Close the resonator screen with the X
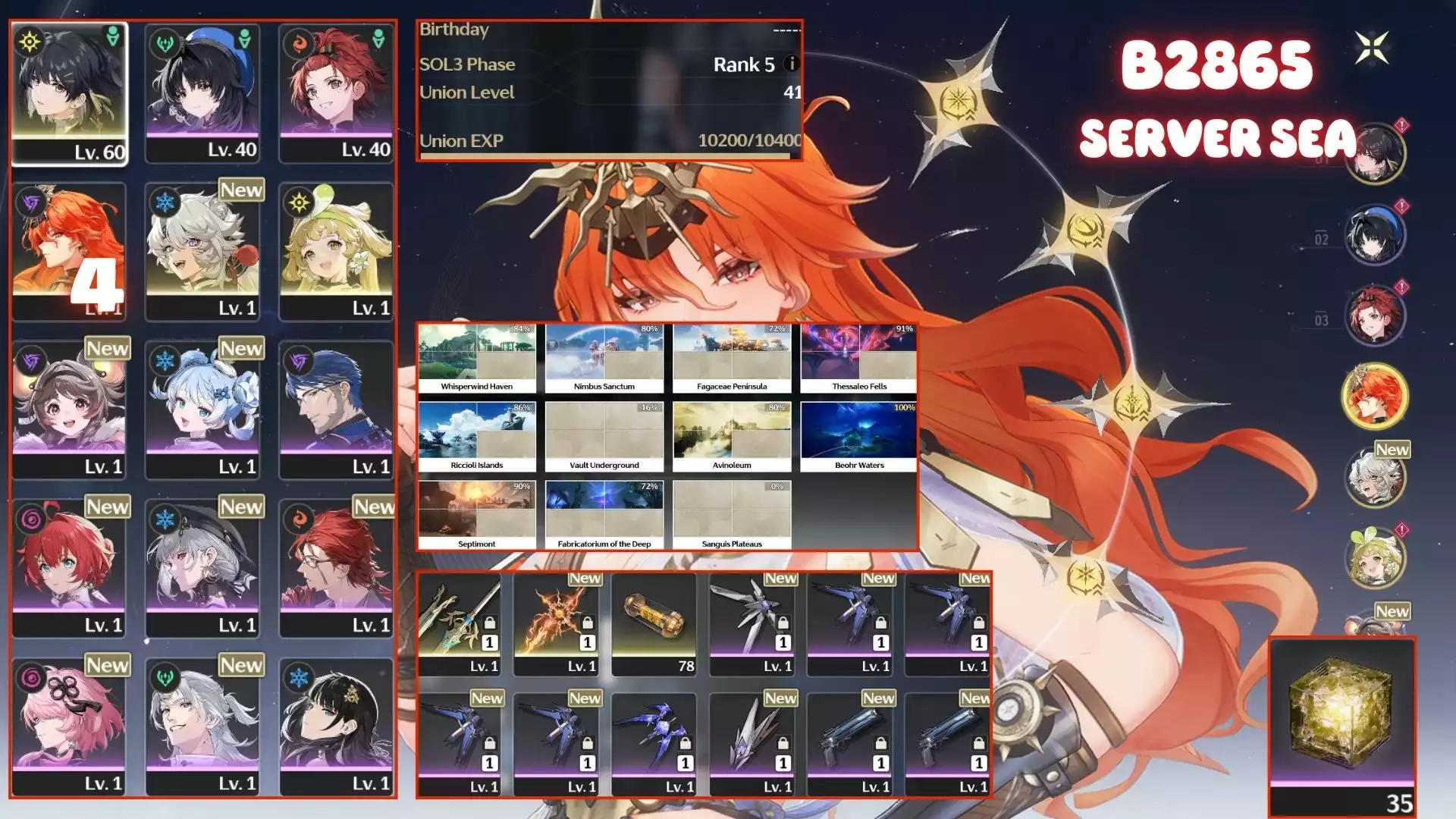The image size is (1456, 819). coord(1372,48)
